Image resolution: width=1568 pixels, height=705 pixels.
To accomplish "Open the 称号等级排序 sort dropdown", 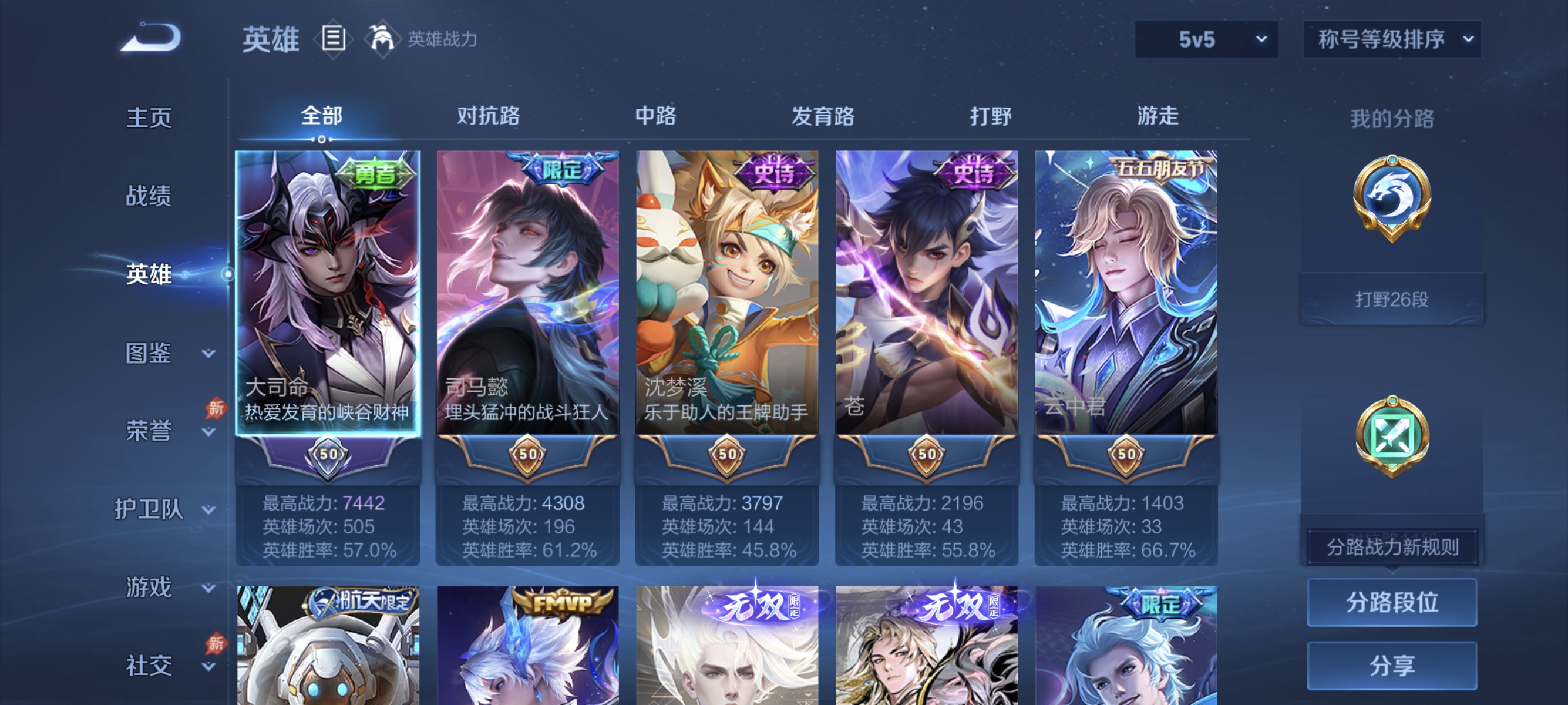I will (1392, 38).
